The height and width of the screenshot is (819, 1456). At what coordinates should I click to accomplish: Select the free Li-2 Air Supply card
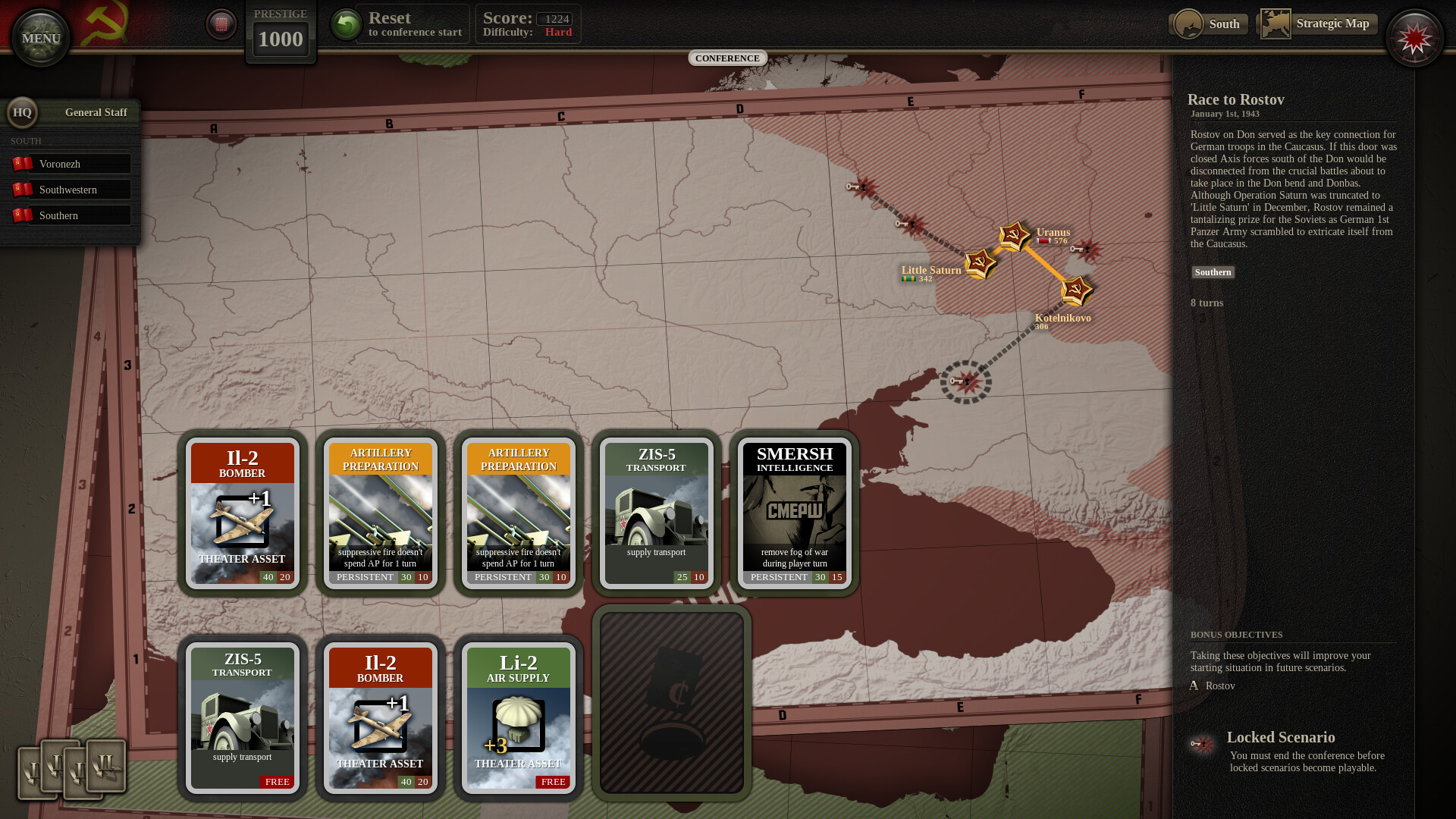click(518, 717)
